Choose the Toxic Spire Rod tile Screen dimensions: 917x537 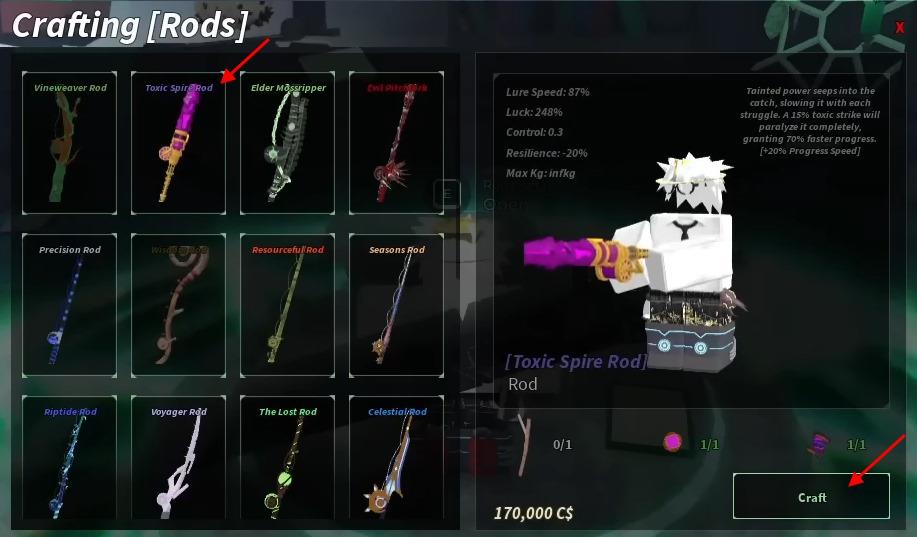pyautogui.click(x=178, y=142)
